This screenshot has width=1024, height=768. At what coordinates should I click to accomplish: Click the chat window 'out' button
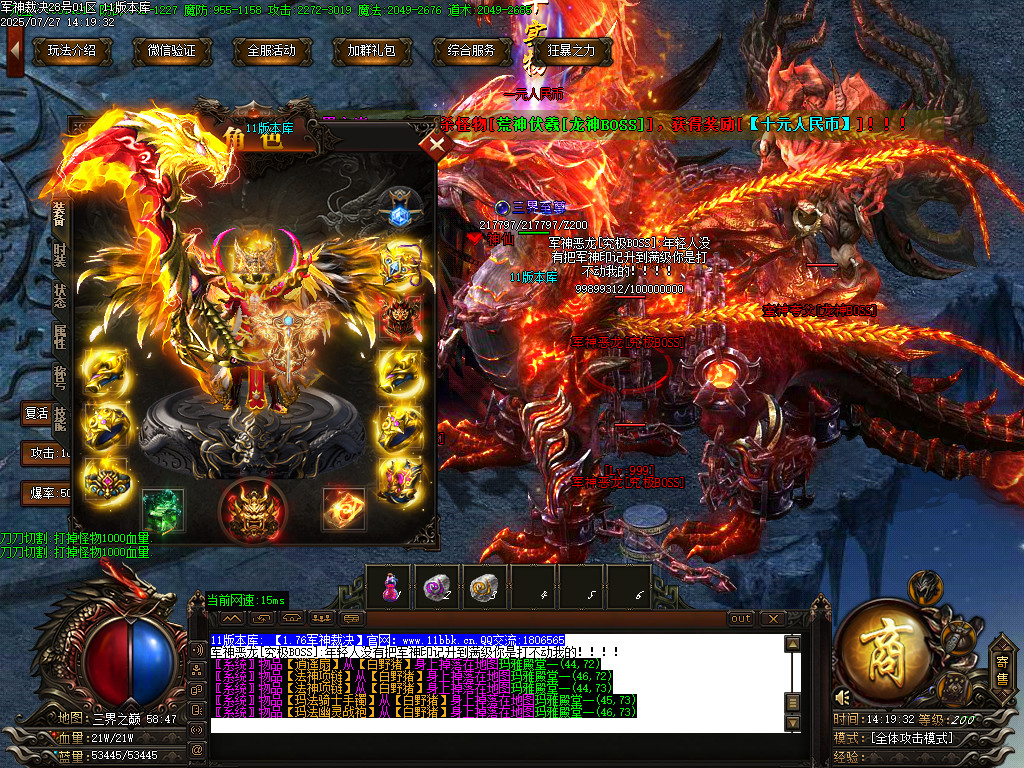click(741, 619)
